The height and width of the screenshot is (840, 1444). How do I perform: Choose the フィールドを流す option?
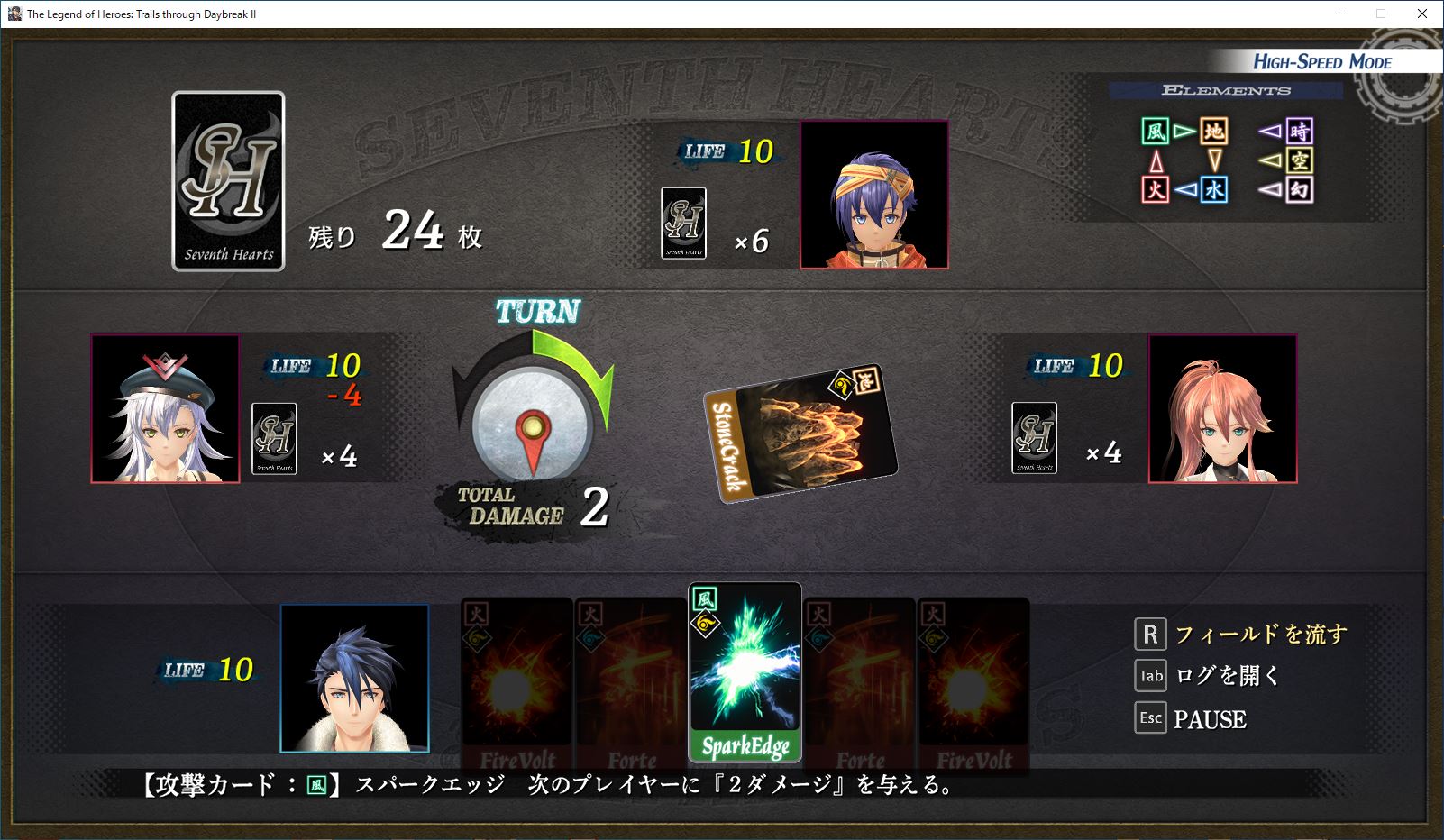1259,635
